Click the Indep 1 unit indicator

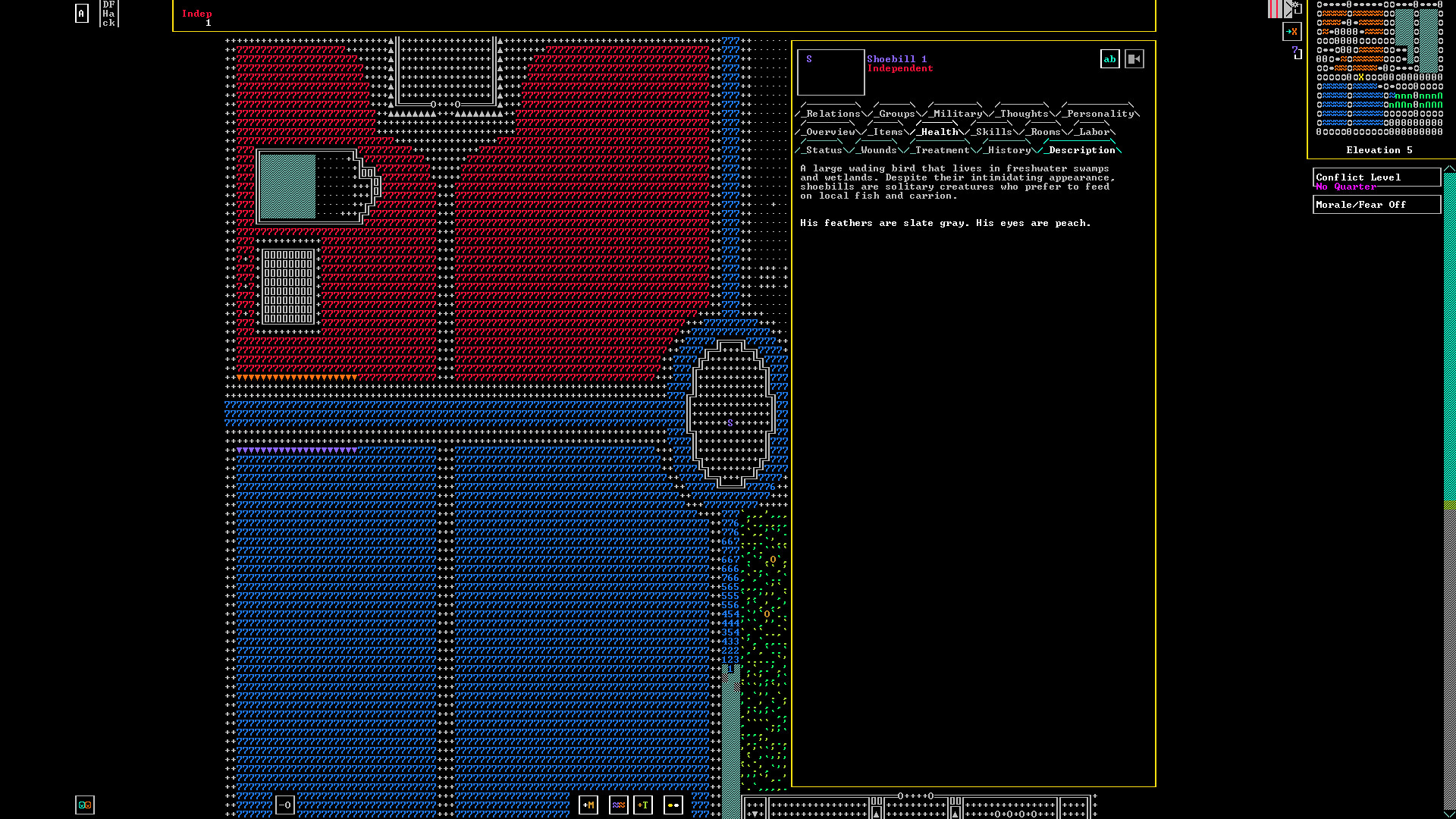[x=197, y=17]
